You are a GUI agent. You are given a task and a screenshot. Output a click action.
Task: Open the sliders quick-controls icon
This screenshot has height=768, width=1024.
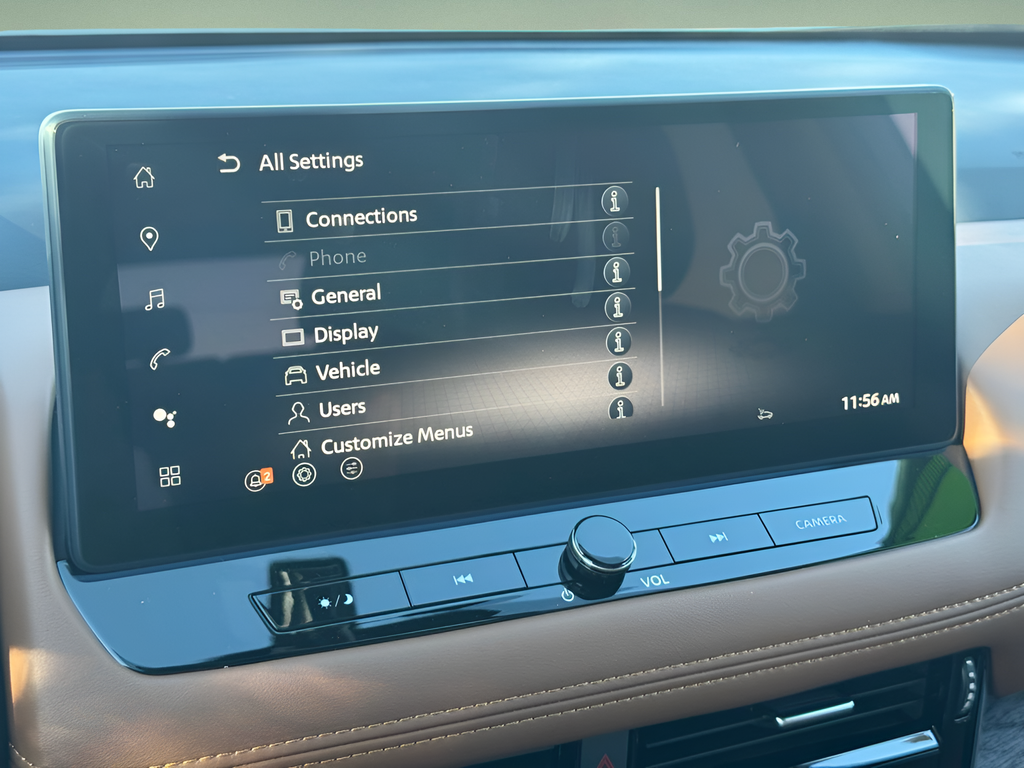[x=351, y=468]
